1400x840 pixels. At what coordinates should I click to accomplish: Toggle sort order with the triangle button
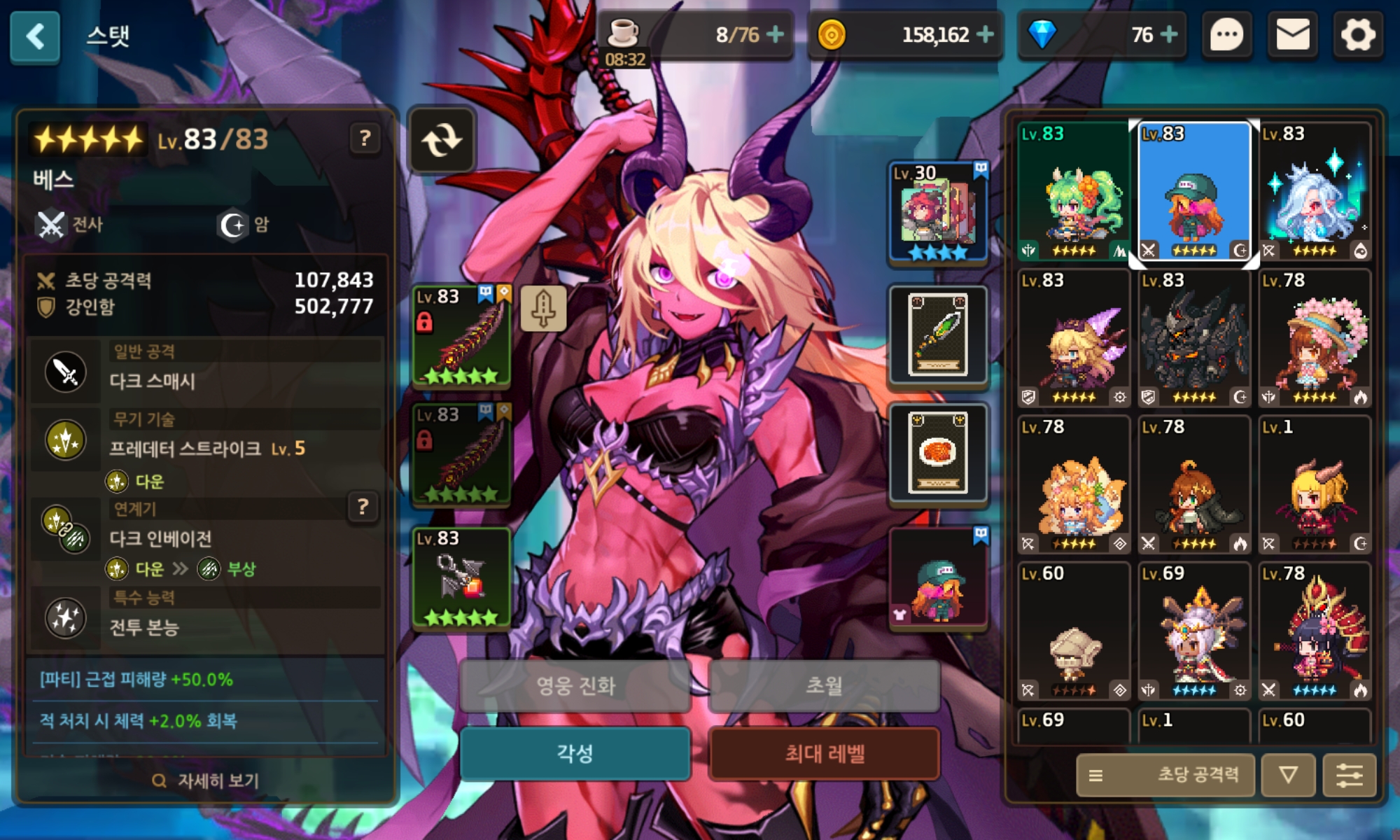(1288, 775)
